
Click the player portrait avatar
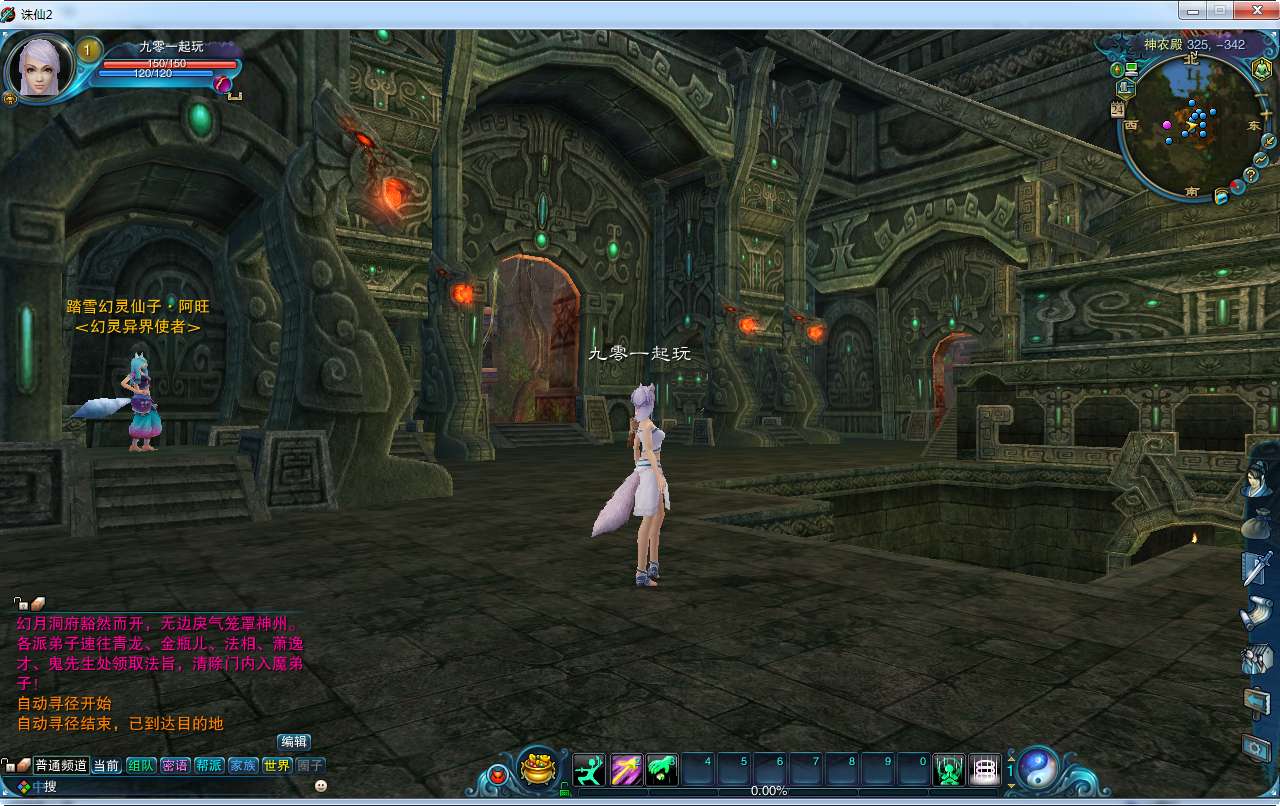[x=39, y=67]
